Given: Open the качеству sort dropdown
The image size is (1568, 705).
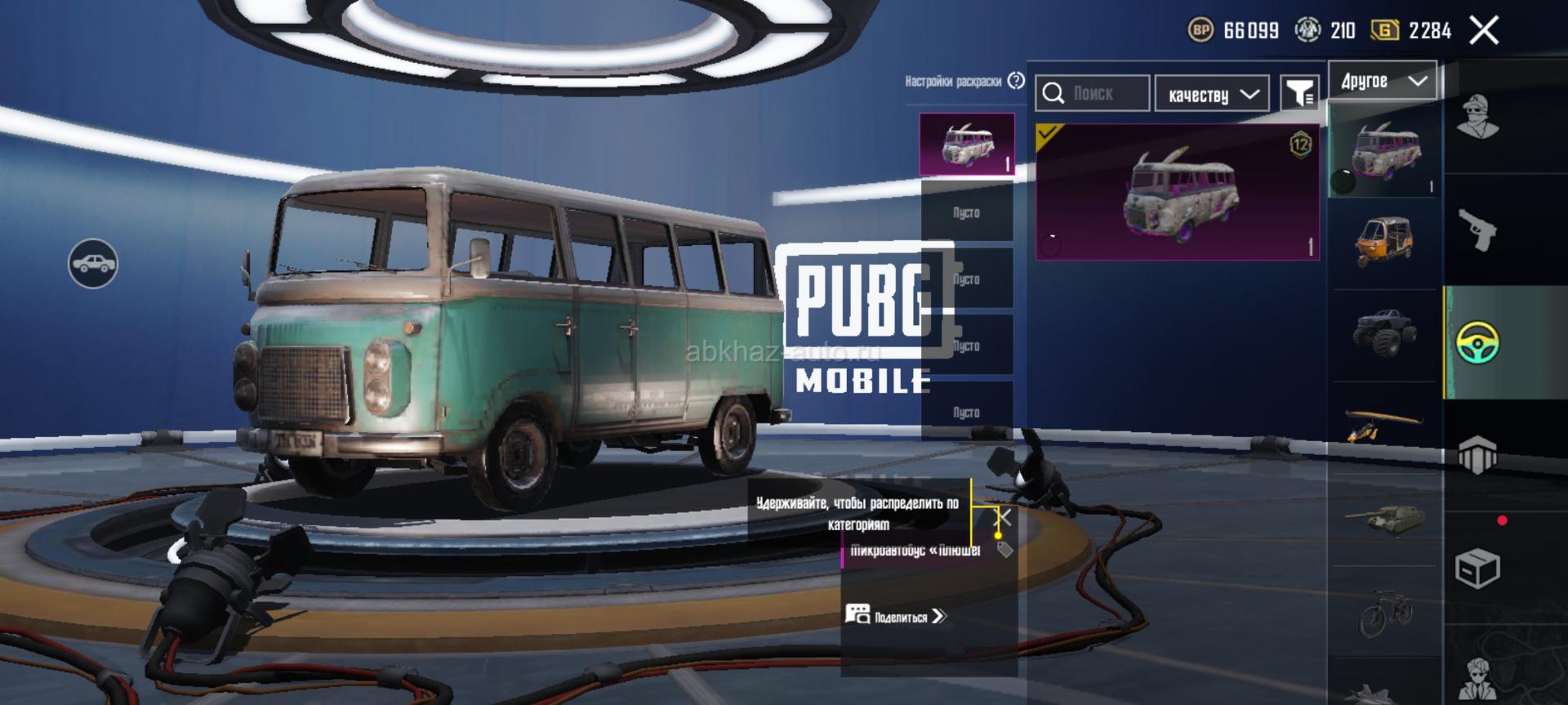Looking at the screenshot, I should click(x=1212, y=95).
